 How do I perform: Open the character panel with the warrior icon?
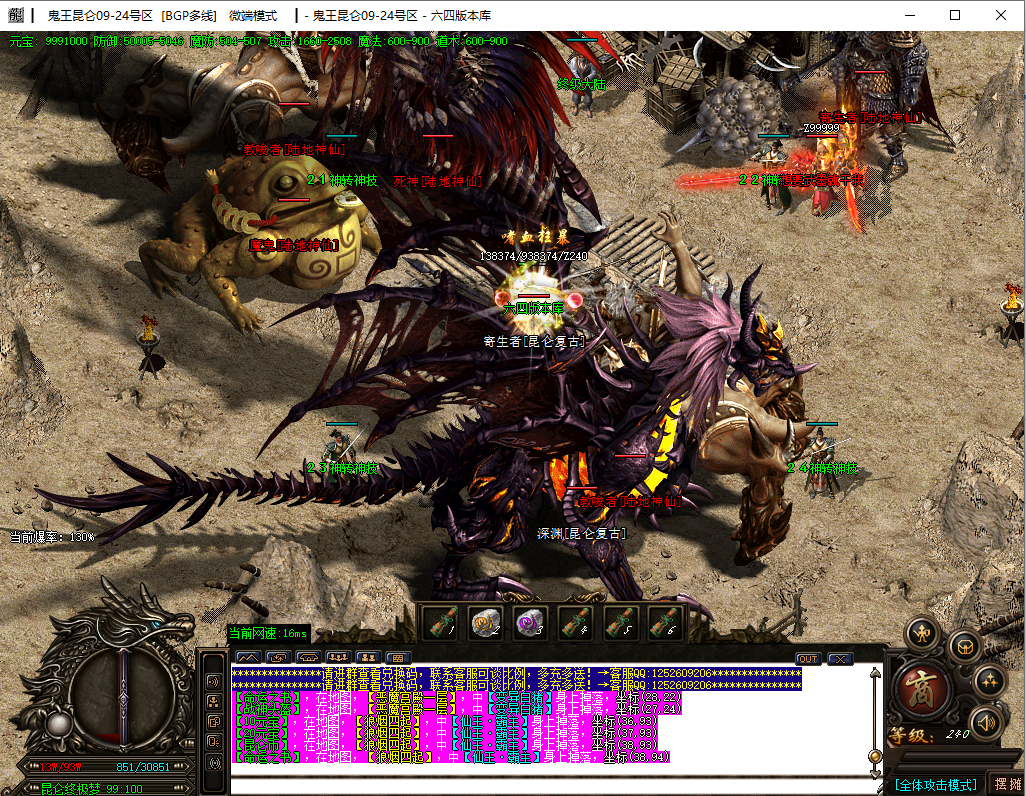[922, 634]
